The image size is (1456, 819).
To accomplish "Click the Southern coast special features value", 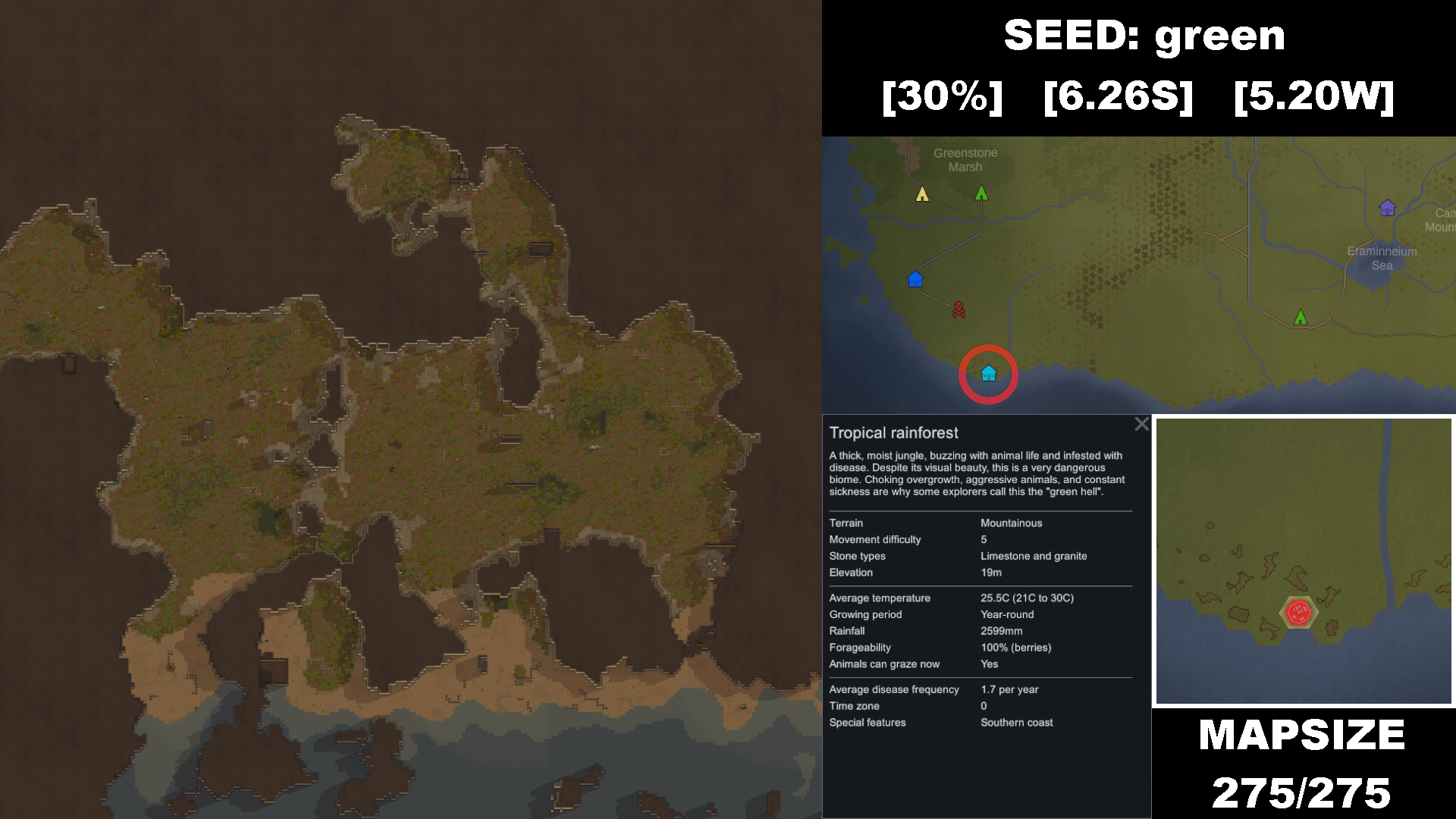I will (x=1016, y=722).
